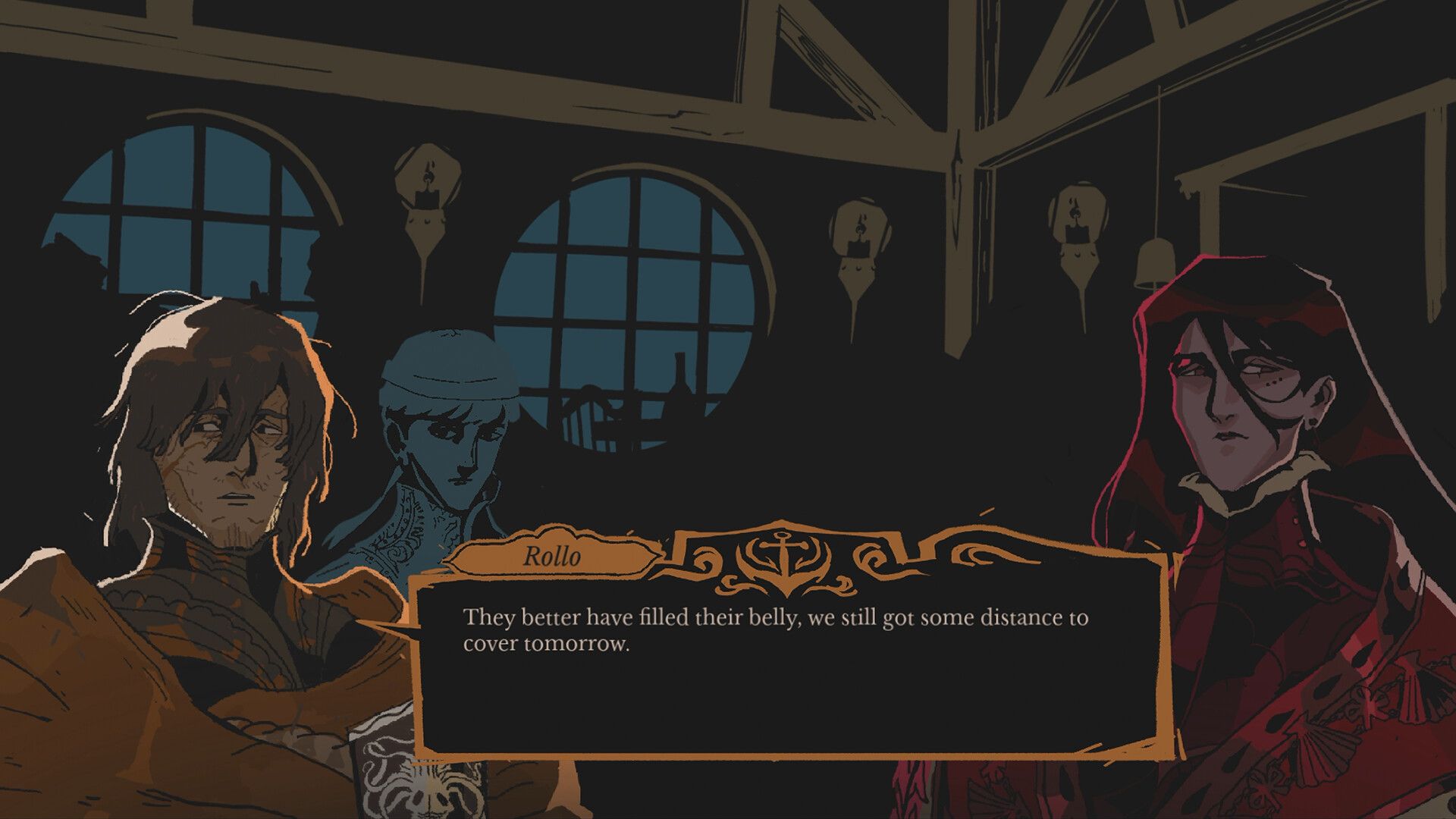Click the candle sconce between the round windows
The width and height of the screenshot is (1456, 819).
pyautogui.click(x=428, y=197)
